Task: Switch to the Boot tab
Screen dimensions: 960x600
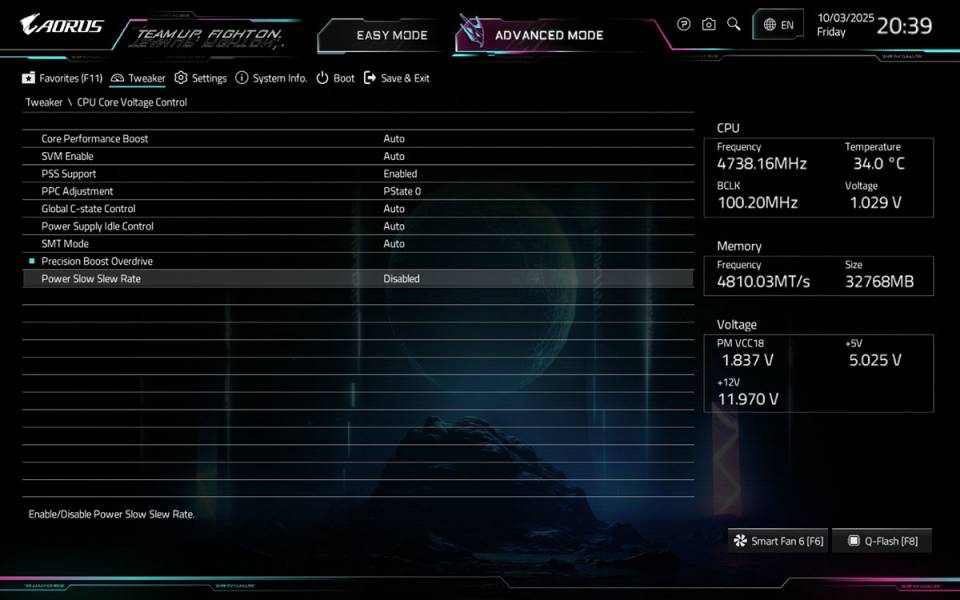Action: pyautogui.click(x=335, y=78)
